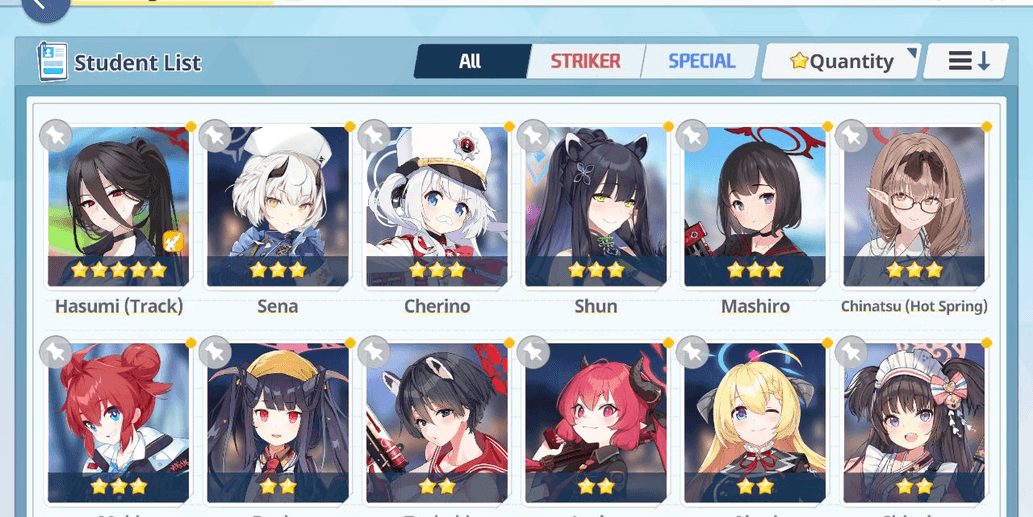Toggle the favorite star on Cherino
Screen dimensions: 1033x517
(x=374, y=135)
